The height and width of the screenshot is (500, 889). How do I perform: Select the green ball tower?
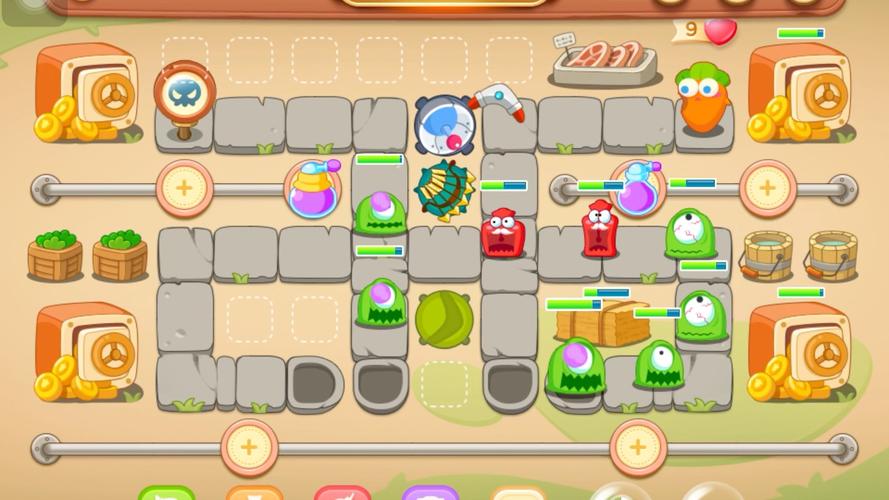[444, 320]
